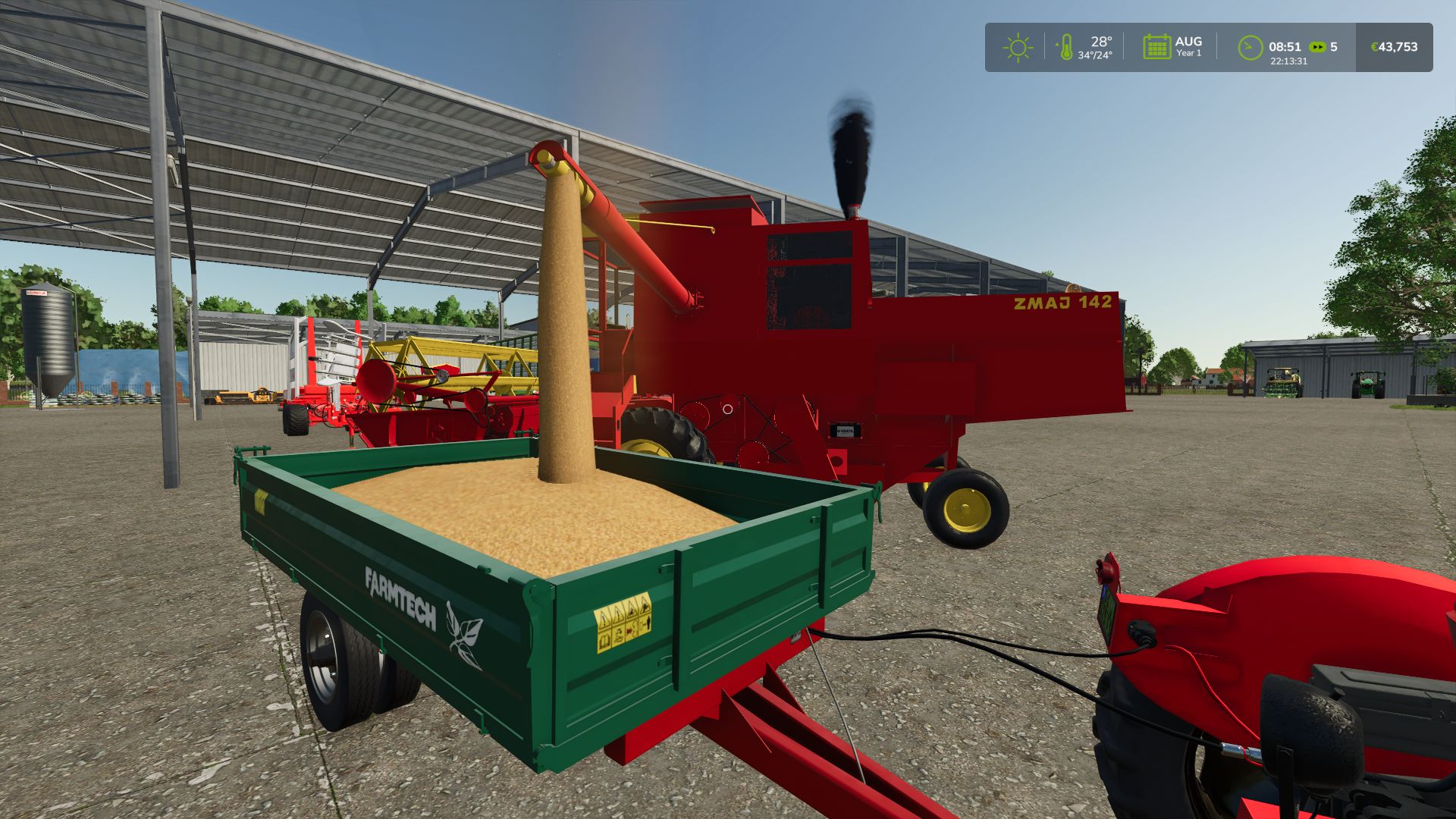Click the sunny weather icon
Screen dimensions: 1456x819
point(1018,48)
